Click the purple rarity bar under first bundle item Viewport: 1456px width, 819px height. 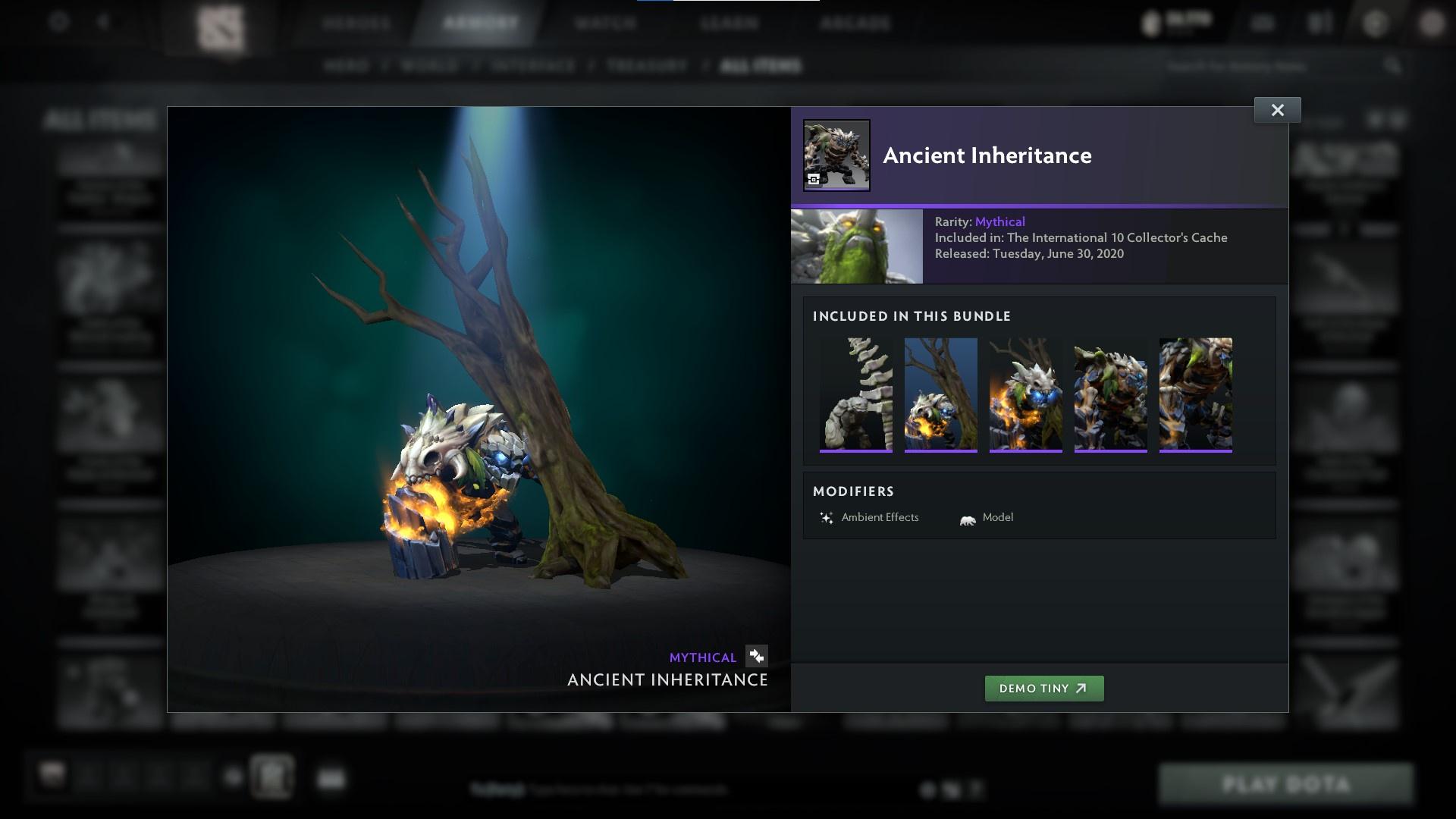(856, 453)
